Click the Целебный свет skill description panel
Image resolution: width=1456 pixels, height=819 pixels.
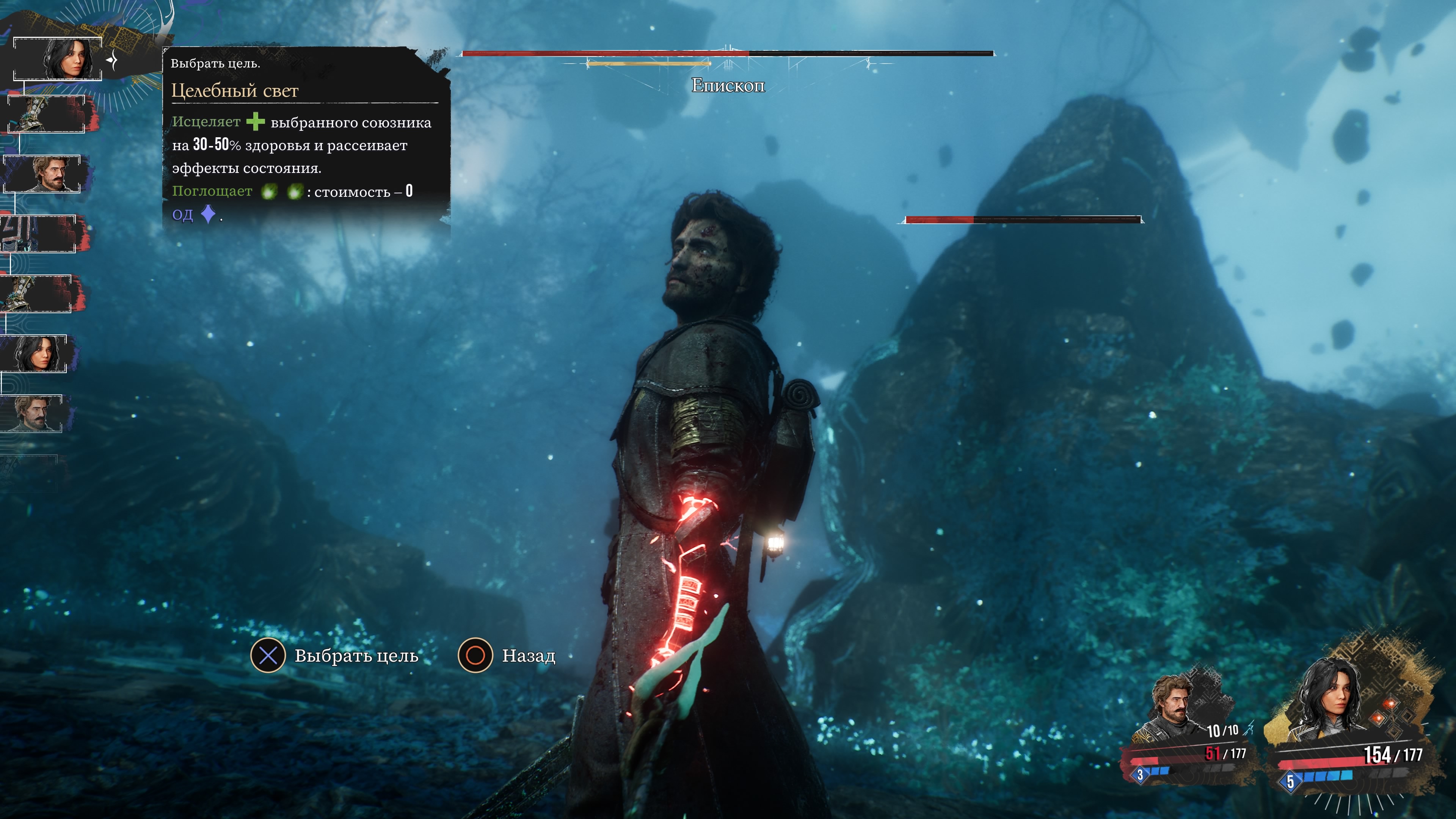tap(305, 138)
